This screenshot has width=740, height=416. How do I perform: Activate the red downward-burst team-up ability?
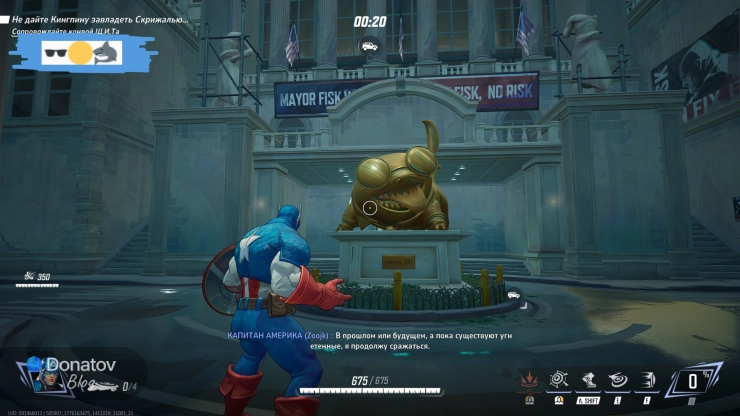point(527,380)
